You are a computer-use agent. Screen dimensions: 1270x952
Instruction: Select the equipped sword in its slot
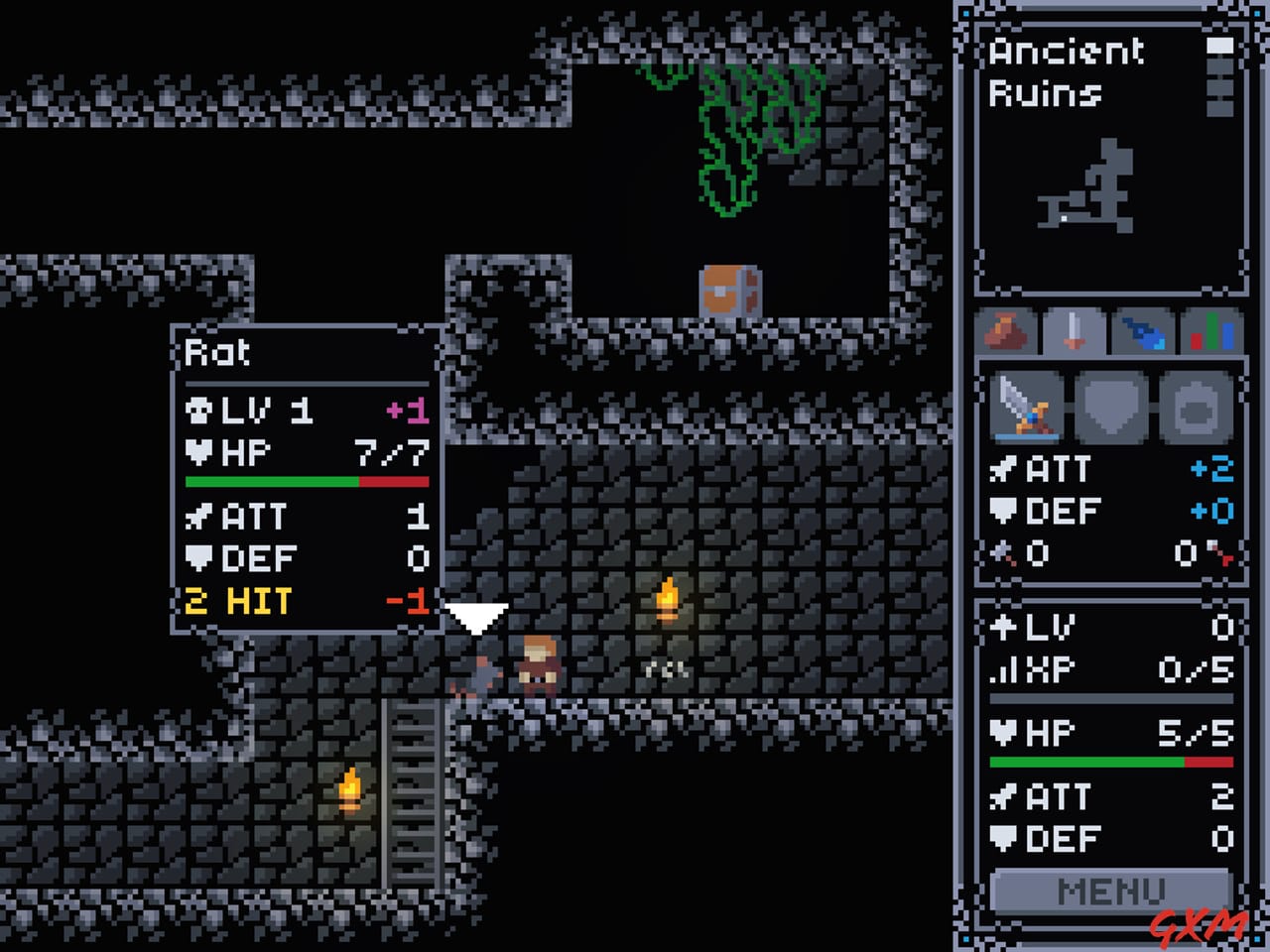(x=1027, y=407)
